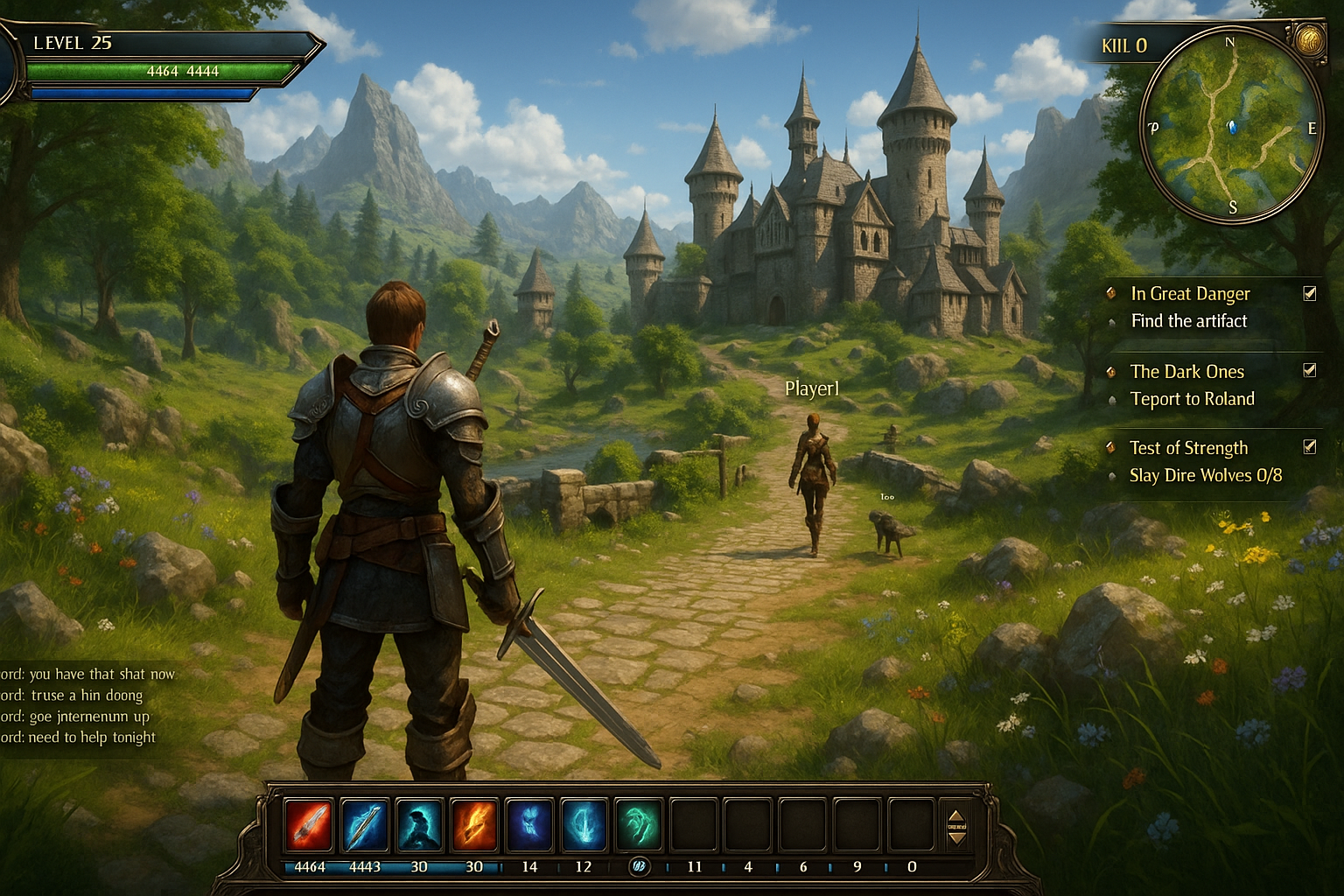Untick the Test of Strength checkbox
This screenshot has width=1344, height=896.
click(1310, 447)
